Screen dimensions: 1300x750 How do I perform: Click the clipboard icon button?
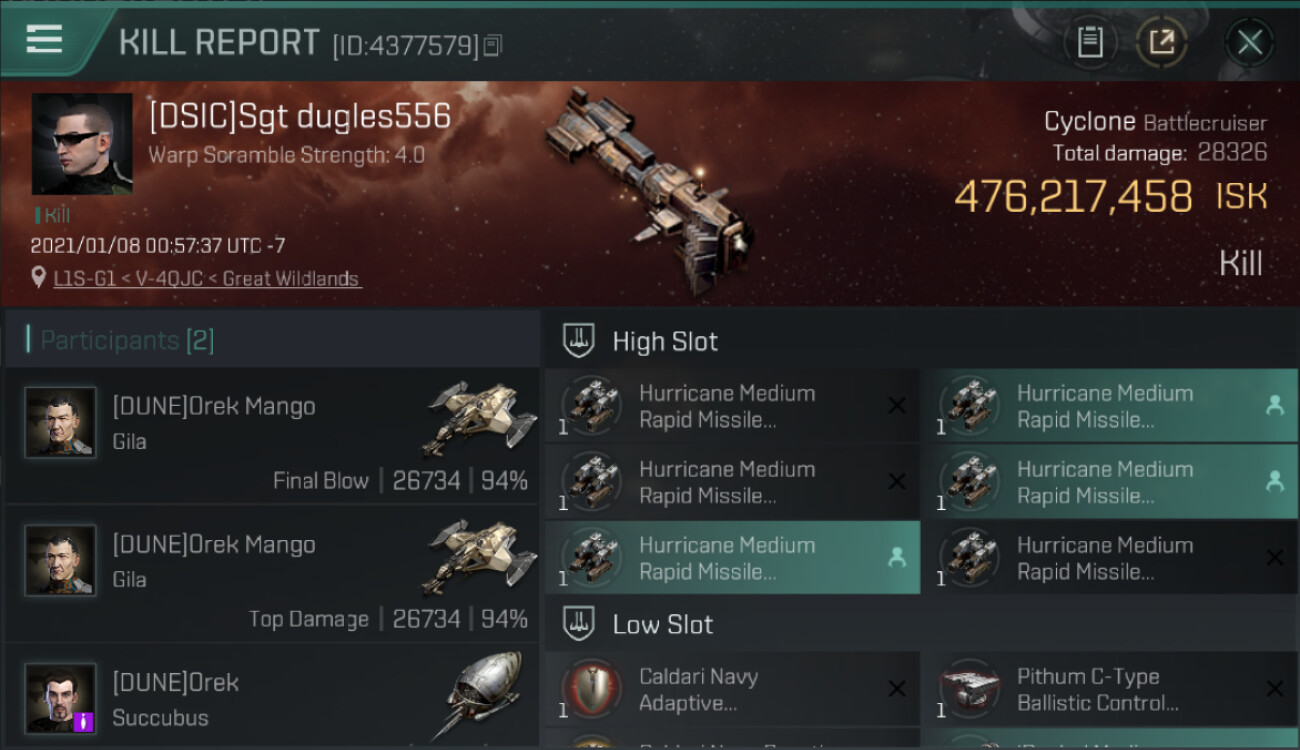(1090, 43)
